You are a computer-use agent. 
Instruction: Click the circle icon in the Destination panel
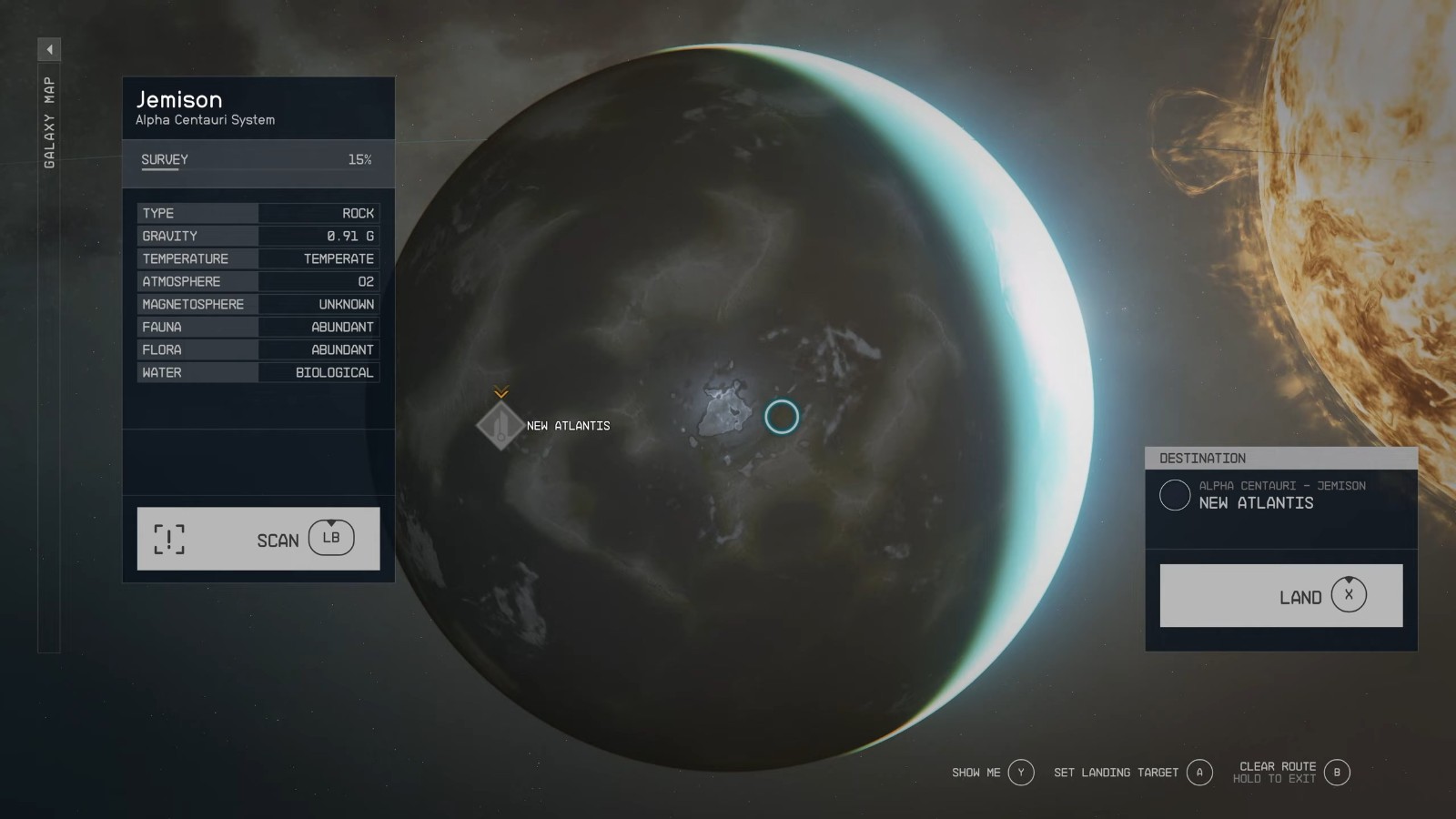1175,496
